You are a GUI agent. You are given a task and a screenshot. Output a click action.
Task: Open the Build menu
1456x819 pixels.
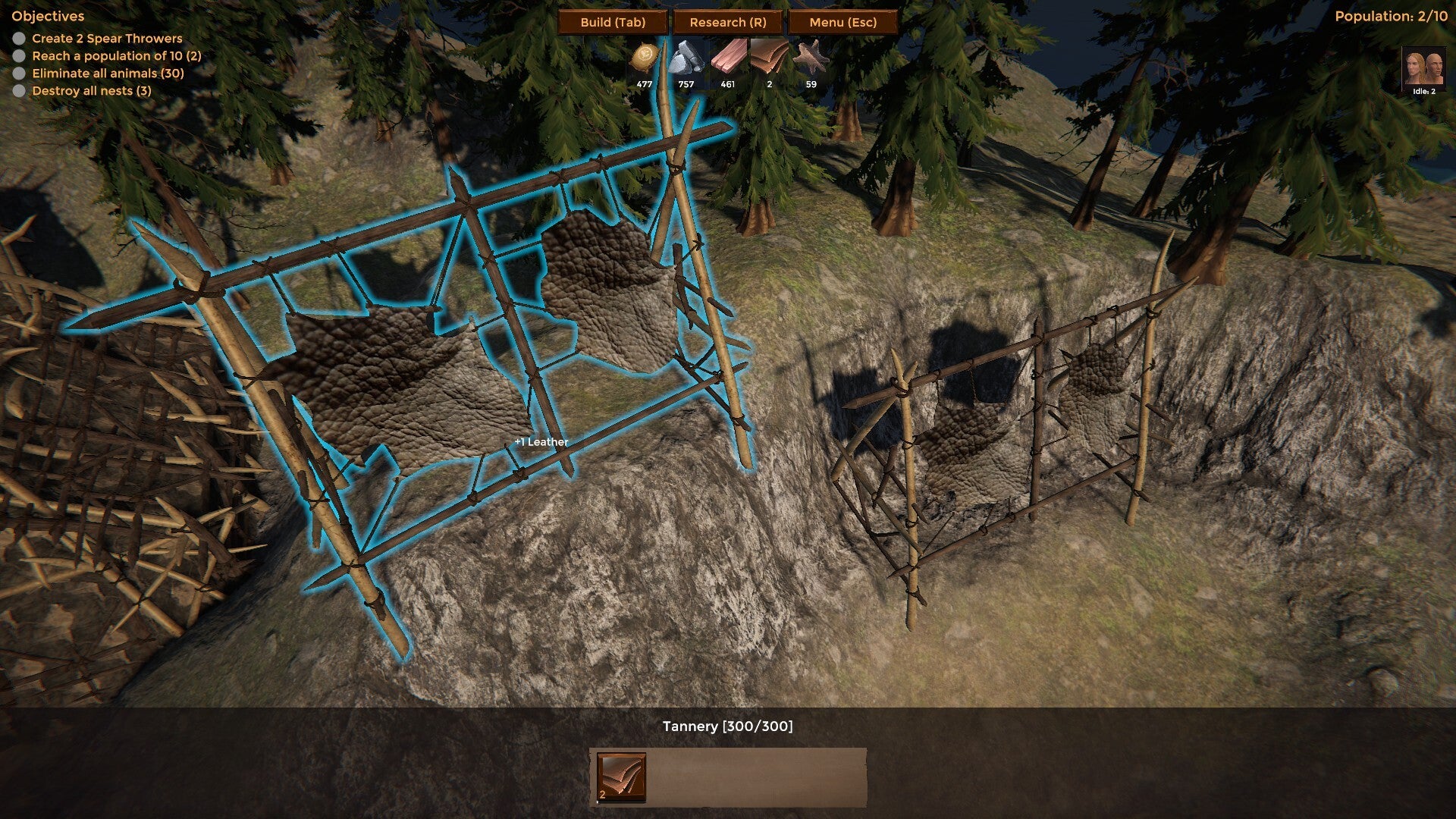click(613, 22)
